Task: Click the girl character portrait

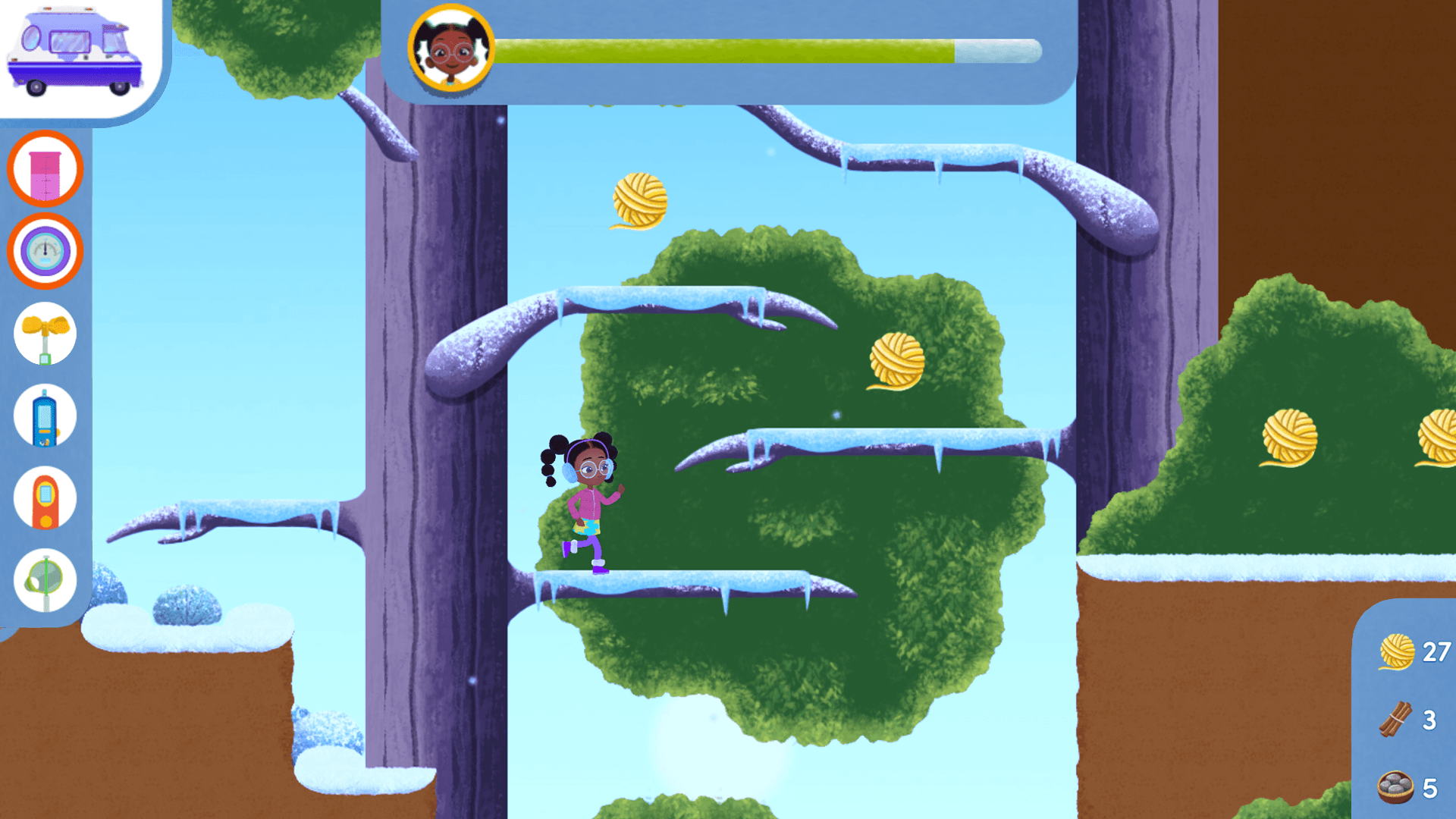Action: (451, 49)
